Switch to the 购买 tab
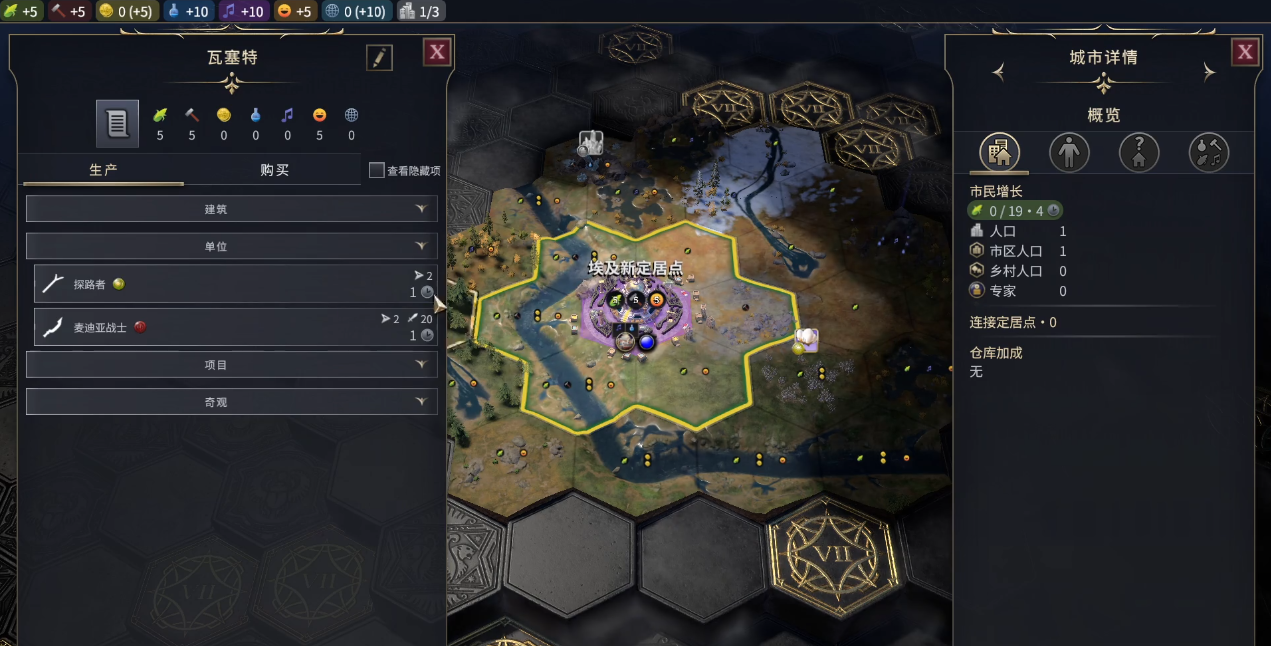 click(274, 170)
